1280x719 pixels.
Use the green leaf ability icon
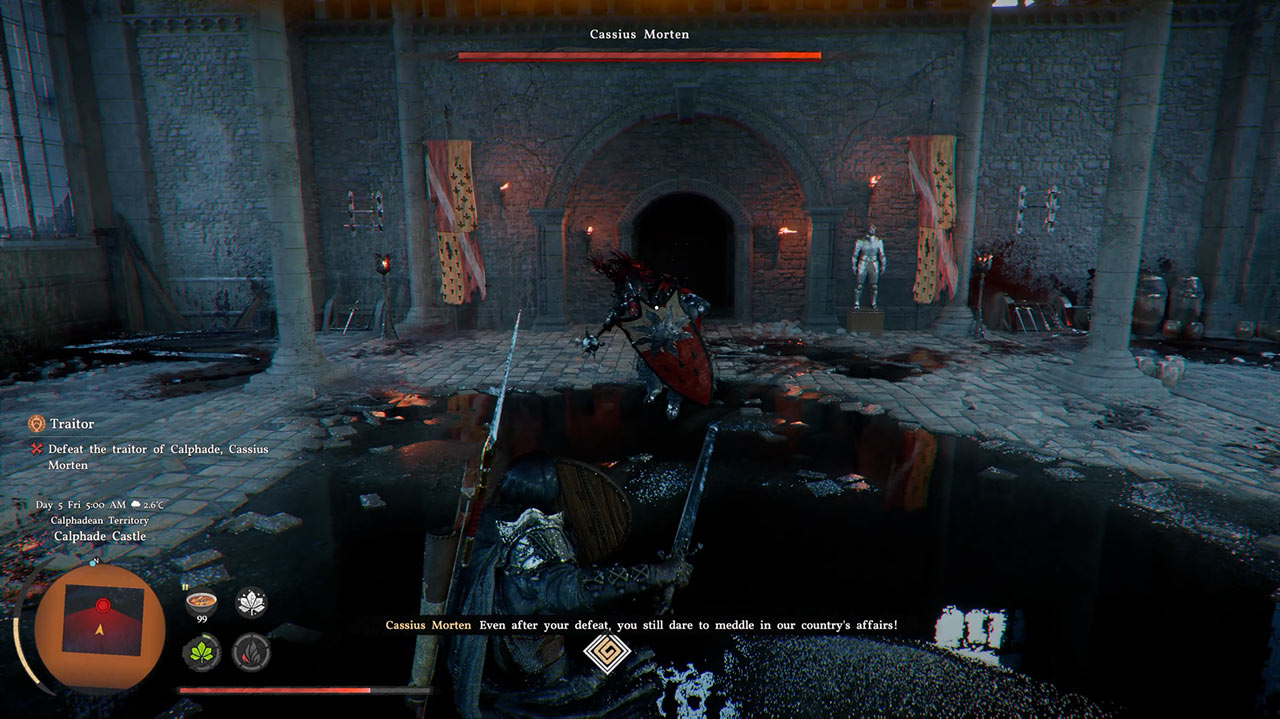[x=201, y=652]
